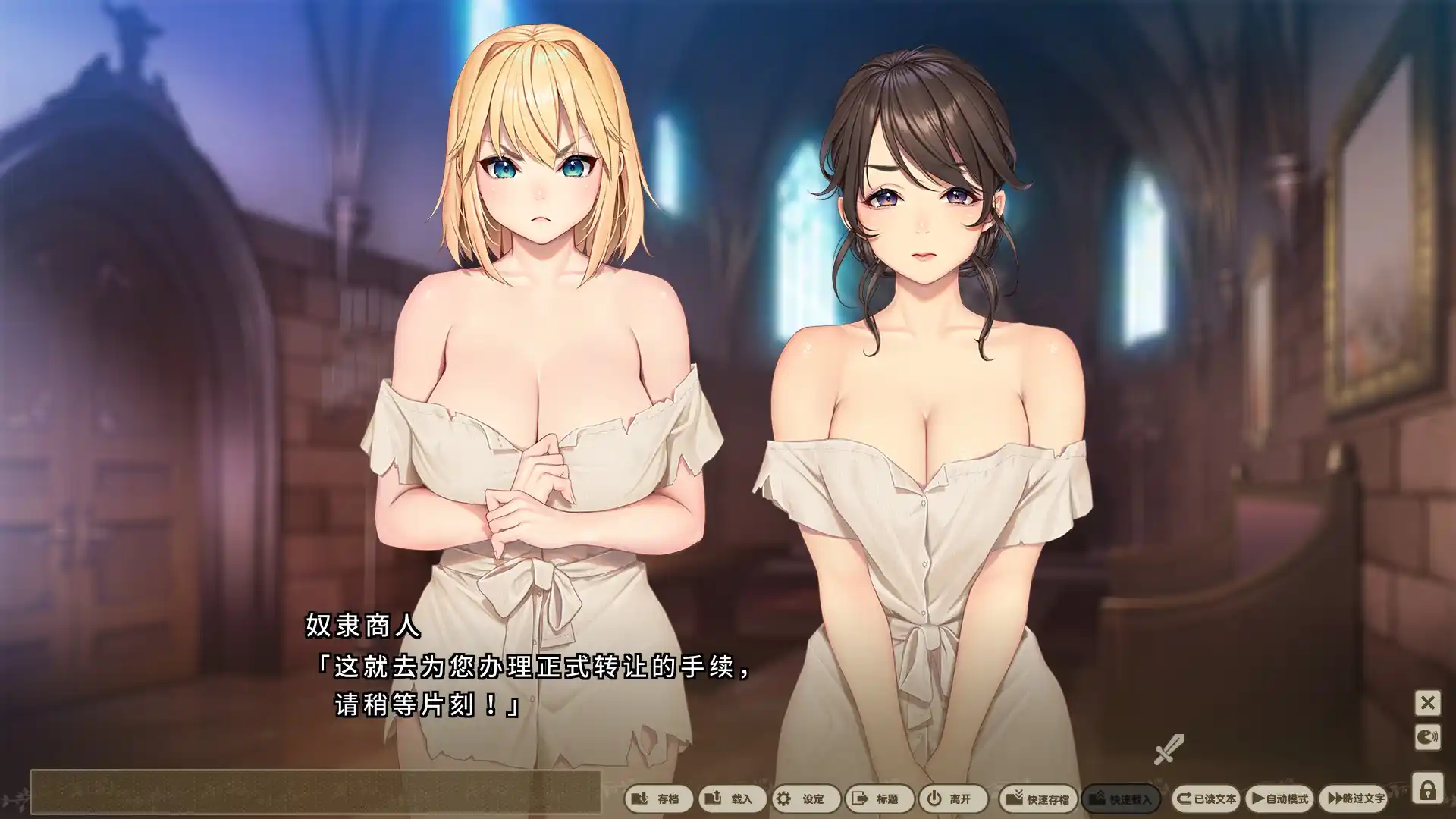Activate 略过文字 skip text
The width and height of the screenshot is (1456, 819).
1355,799
